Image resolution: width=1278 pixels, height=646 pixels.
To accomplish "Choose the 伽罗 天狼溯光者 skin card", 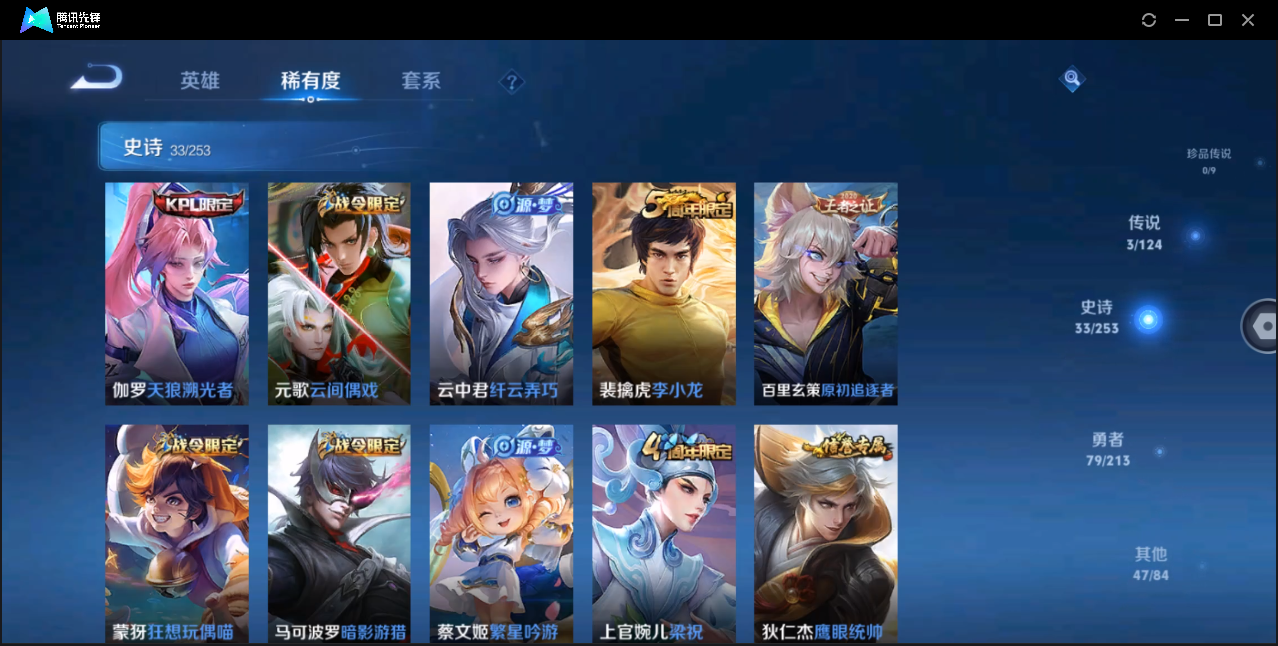I will [177, 293].
